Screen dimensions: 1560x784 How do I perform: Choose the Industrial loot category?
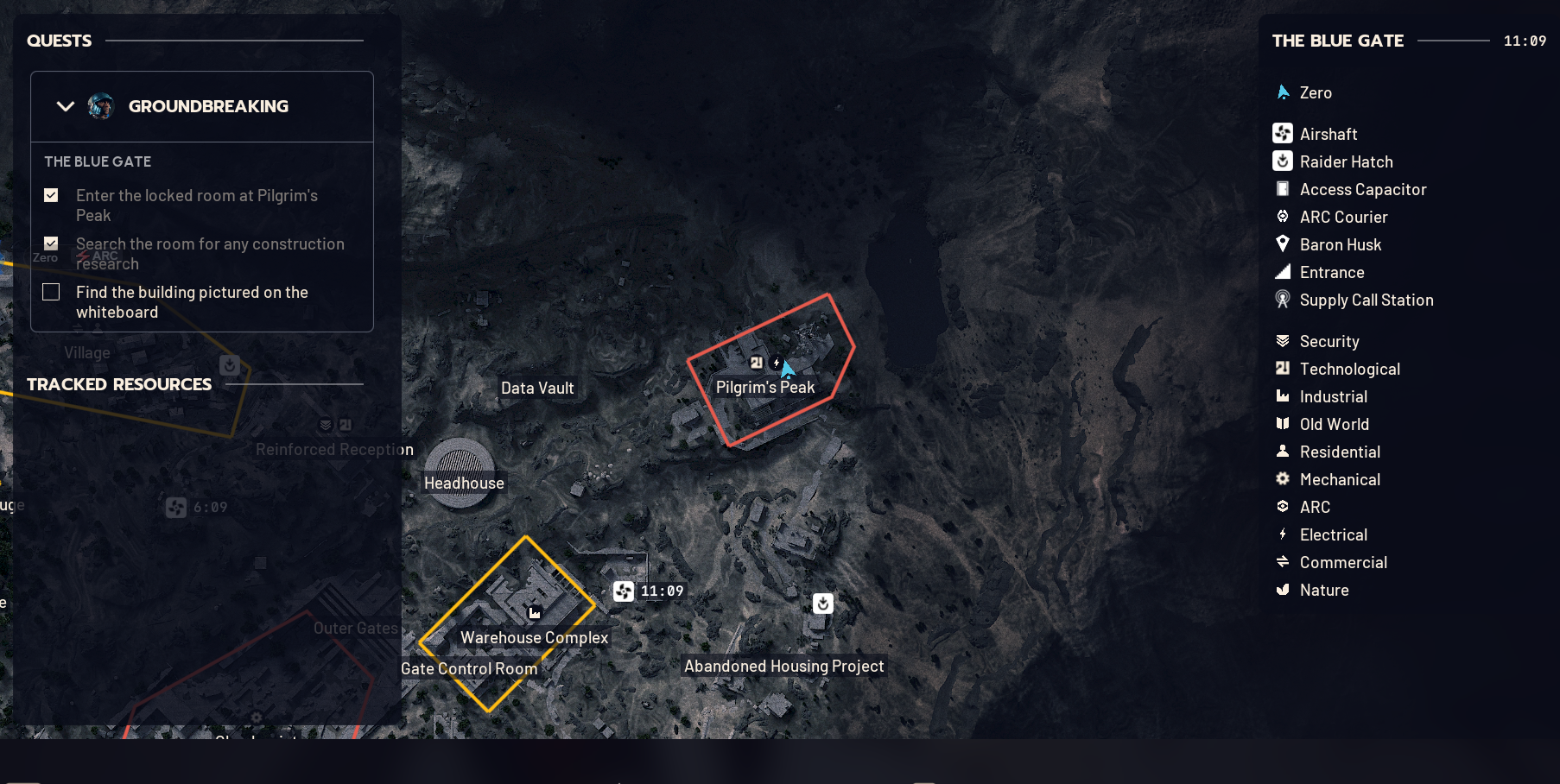(1333, 396)
